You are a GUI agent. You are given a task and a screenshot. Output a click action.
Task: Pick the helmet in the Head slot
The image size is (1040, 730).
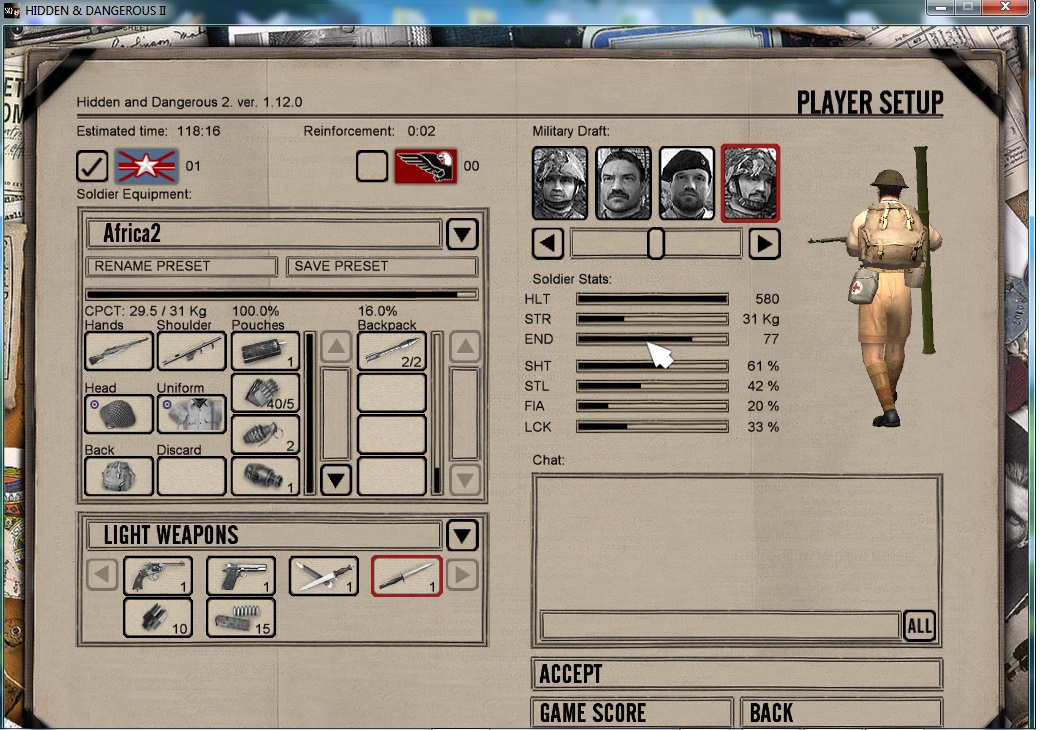pos(119,414)
